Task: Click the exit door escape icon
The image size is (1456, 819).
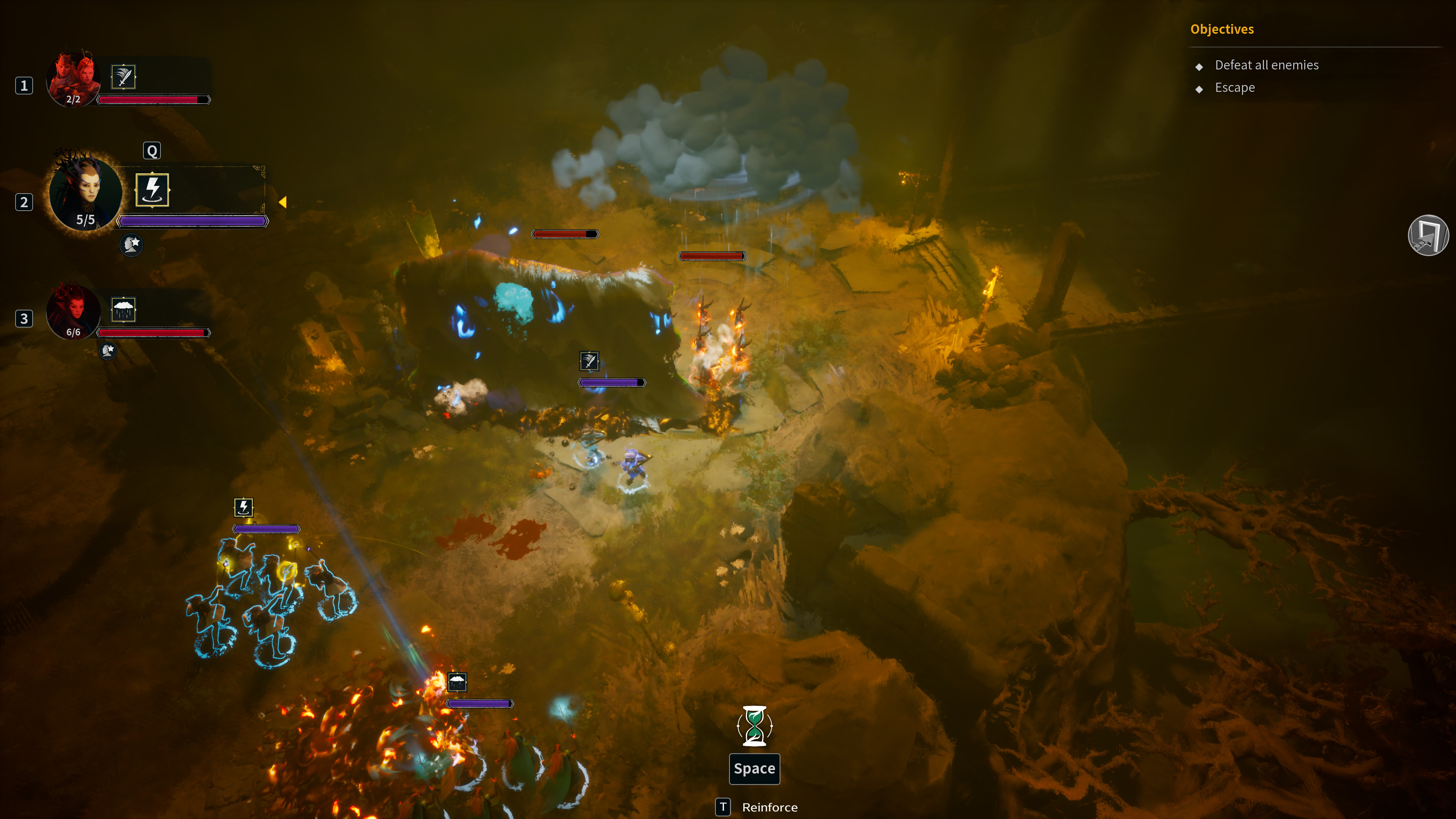Action: [x=1428, y=235]
